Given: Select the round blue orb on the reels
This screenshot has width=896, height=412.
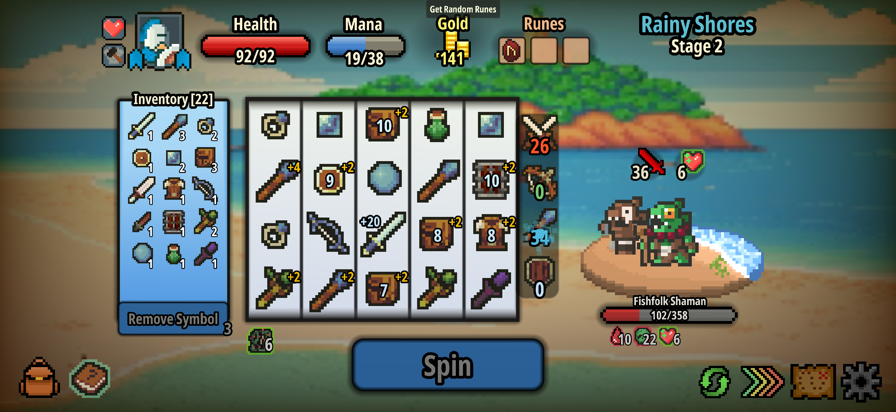Looking at the screenshot, I should click(x=383, y=179).
